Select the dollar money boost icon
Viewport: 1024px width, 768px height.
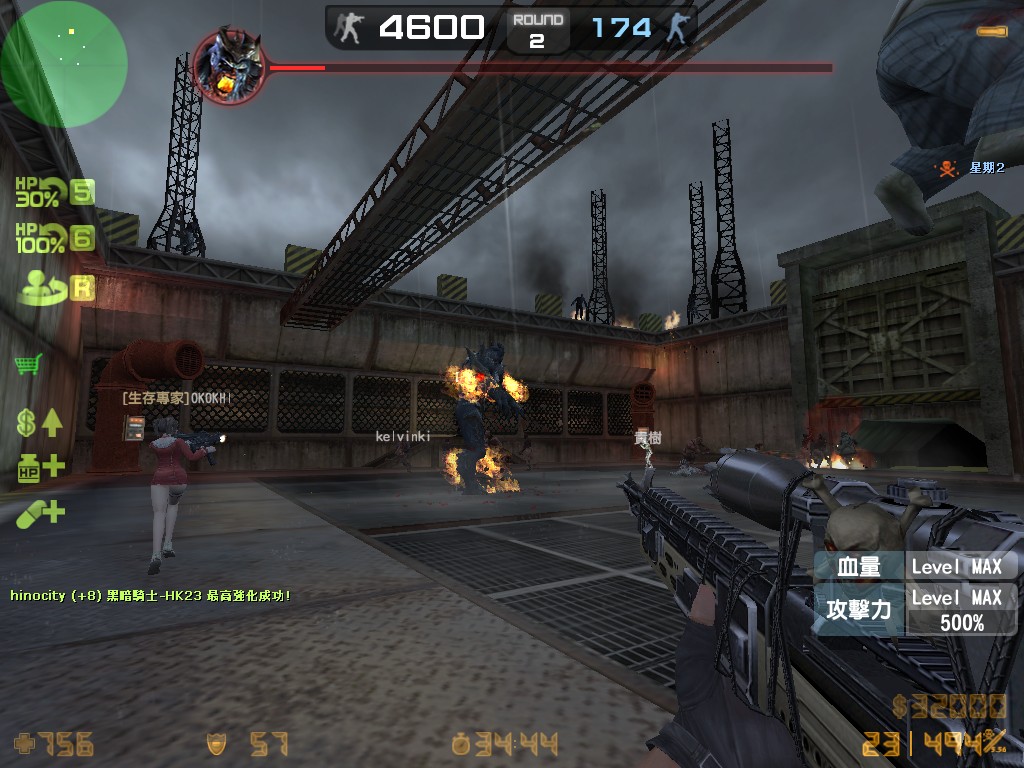point(38,422)
